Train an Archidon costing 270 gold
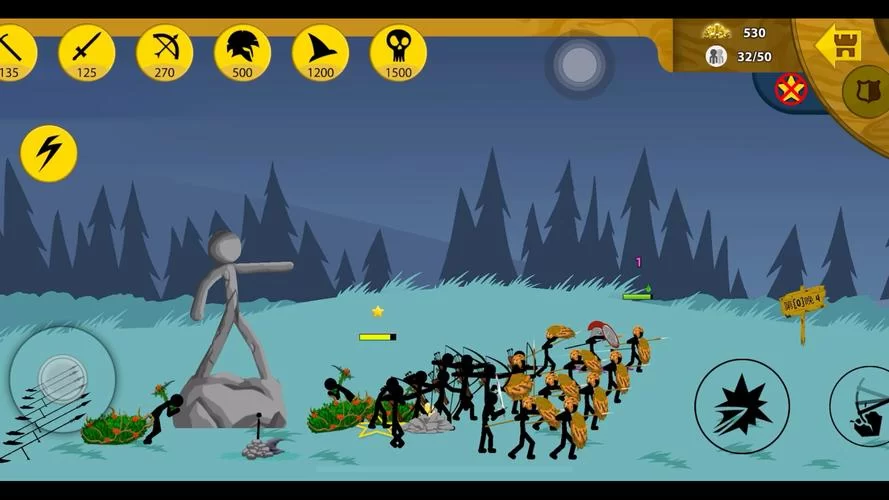 (x=164, y=51)
